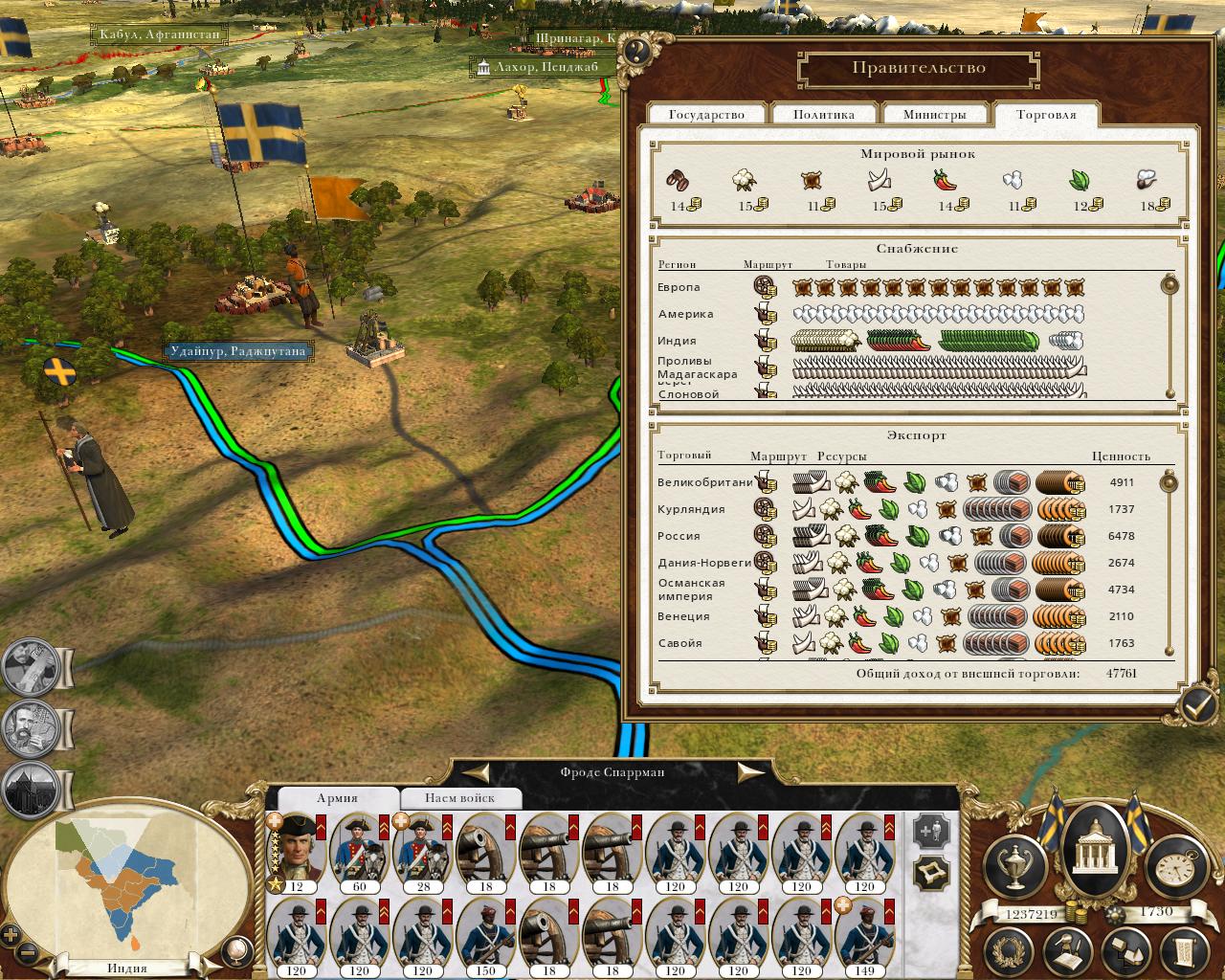Open the Наем войск tab
Screen dimensions: 1225x980
[460, 797]
